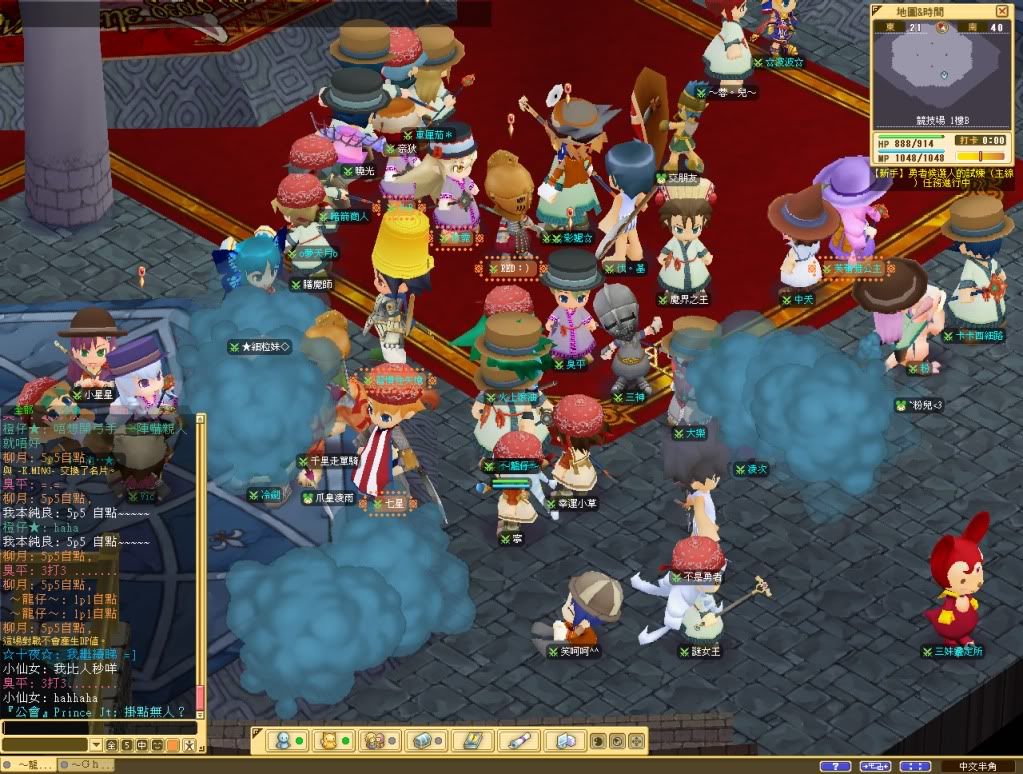Open the open-book icon on toolbar
This screenshot has width=1023, height=774.
[470, 741]
